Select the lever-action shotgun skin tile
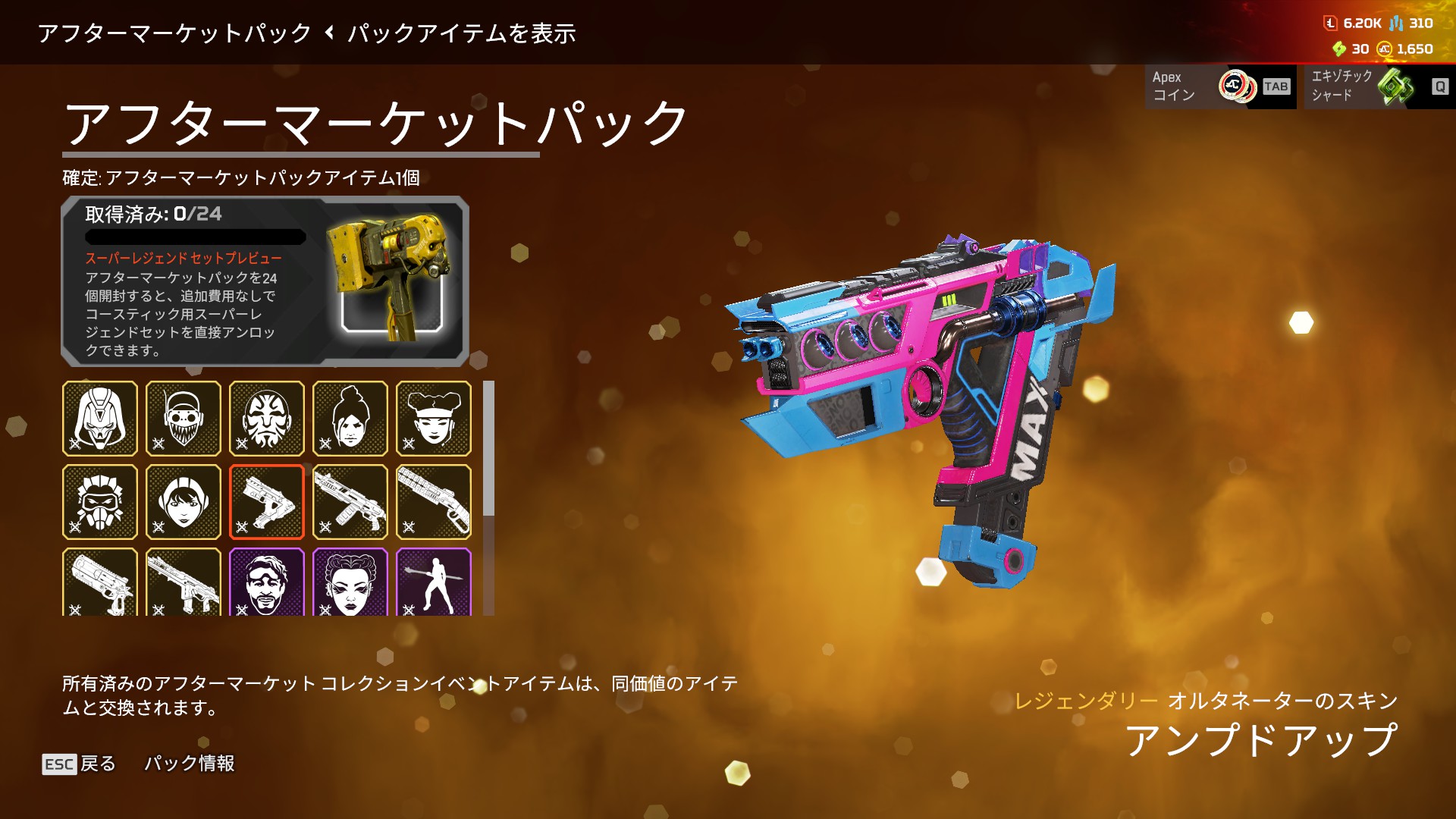This screenshot has width=1456, height=819. (x=434, y=502)
